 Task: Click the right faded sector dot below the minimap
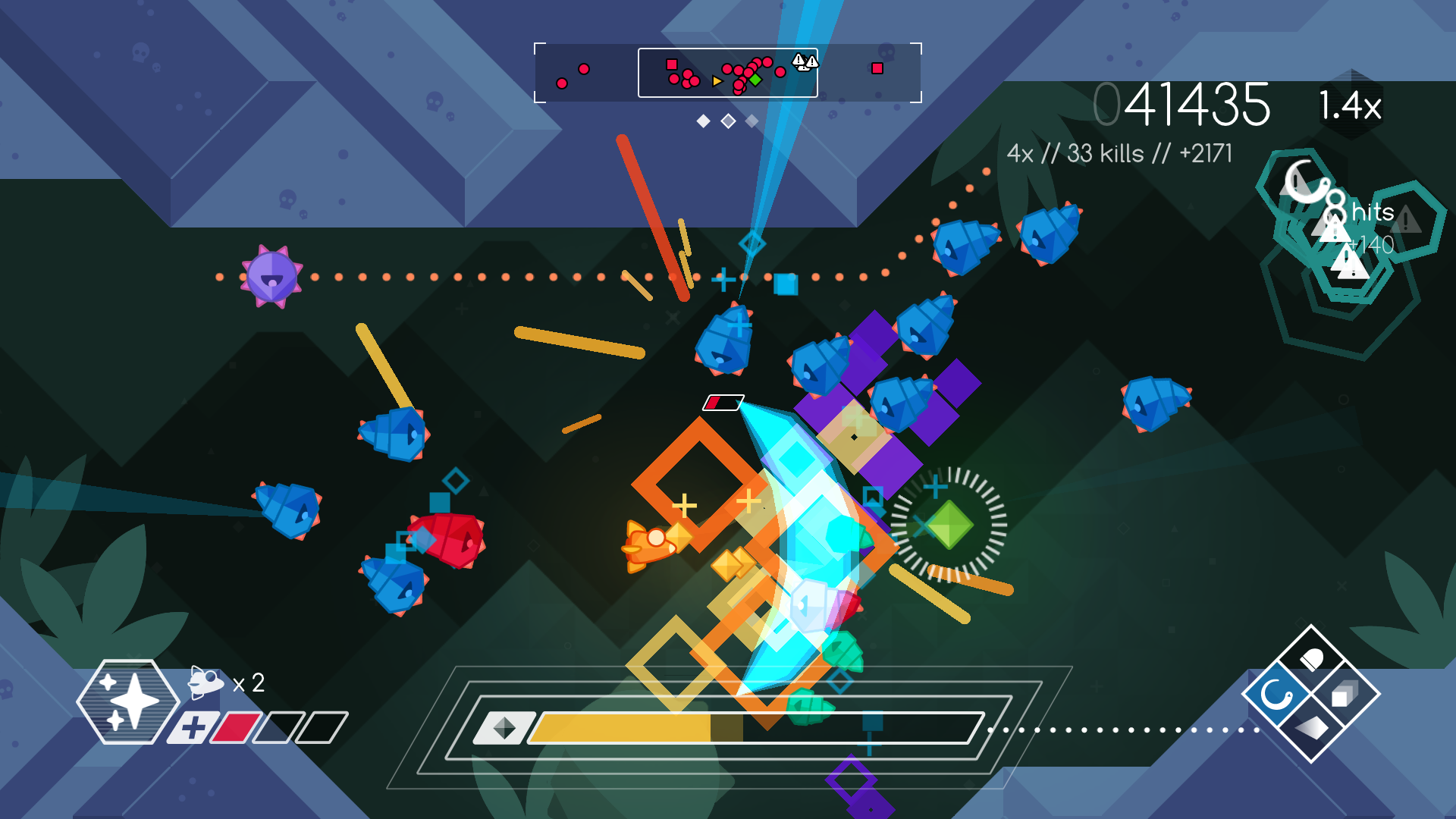pyautogui.click(x=752, y=119)
